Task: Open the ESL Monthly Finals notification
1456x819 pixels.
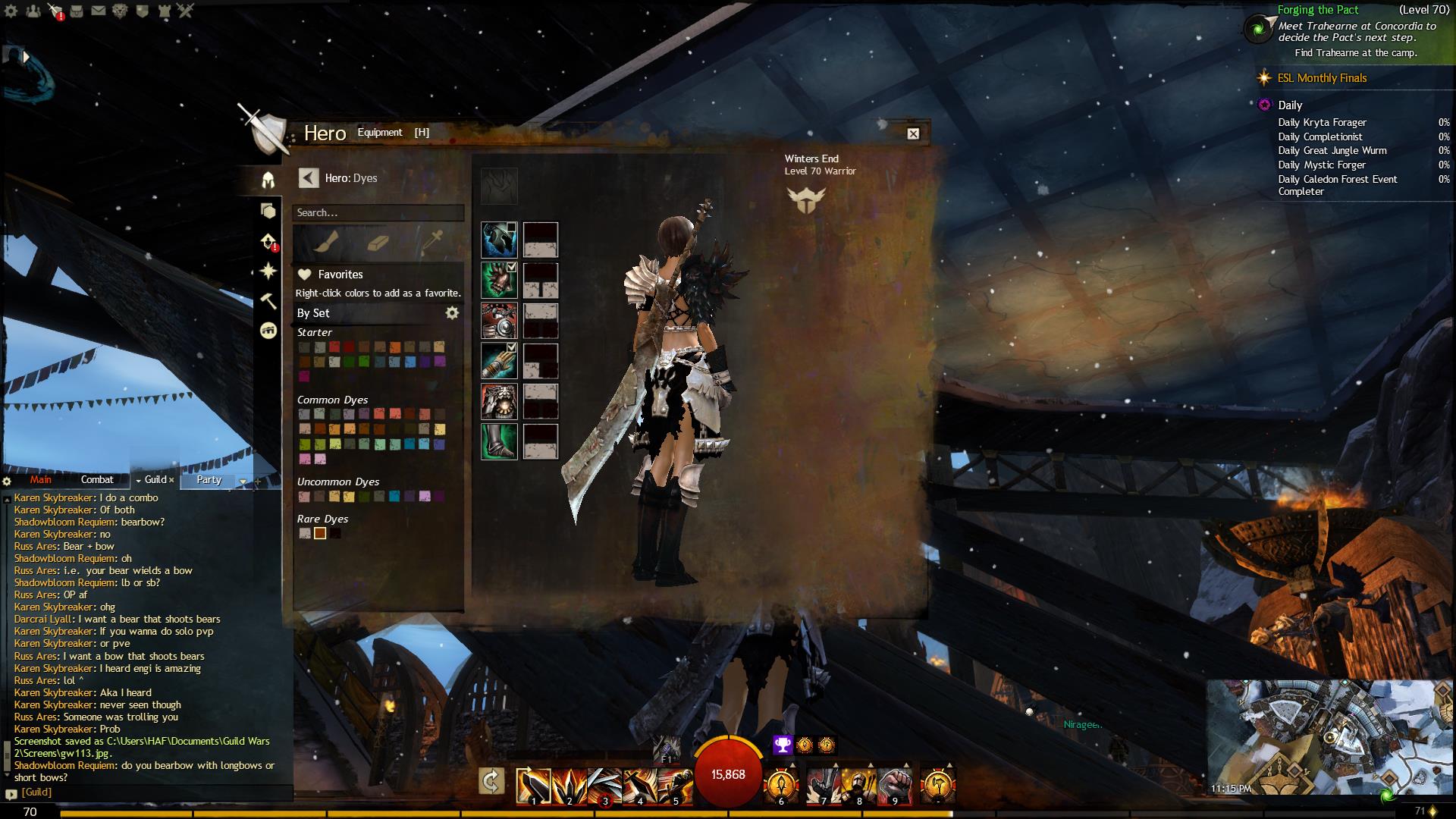Action: (x=1322, y=78)
